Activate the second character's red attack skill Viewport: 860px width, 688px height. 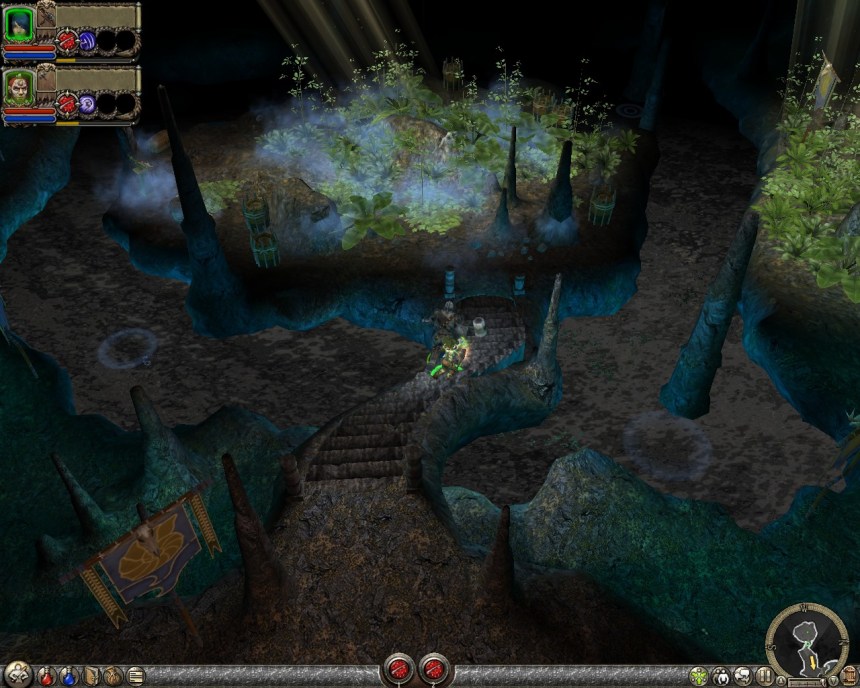pos(67,103)
